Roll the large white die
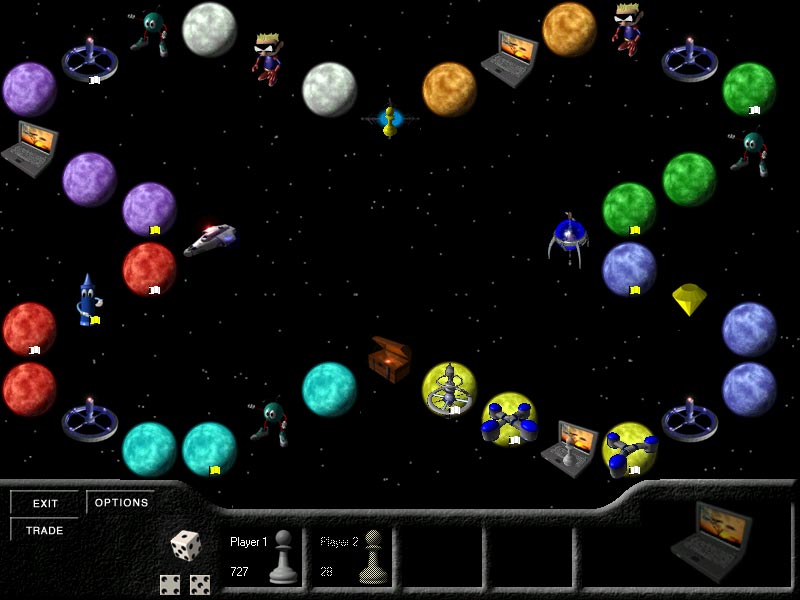The height and width of the screenshot is (600, 800). click(x=185, y=546)
